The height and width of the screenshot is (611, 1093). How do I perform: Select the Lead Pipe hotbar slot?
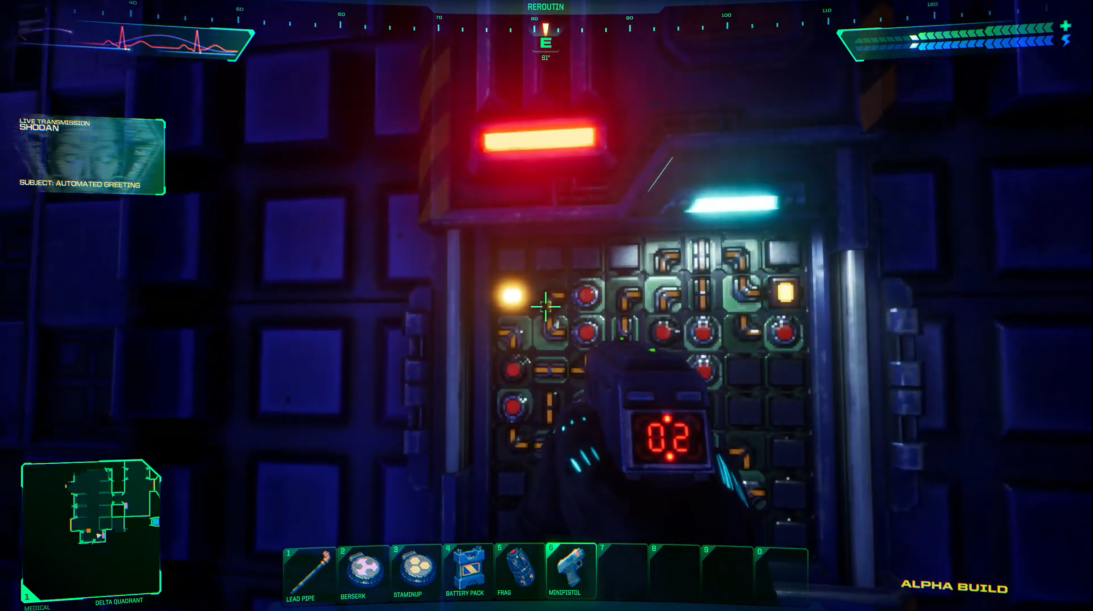pos(308,571)
